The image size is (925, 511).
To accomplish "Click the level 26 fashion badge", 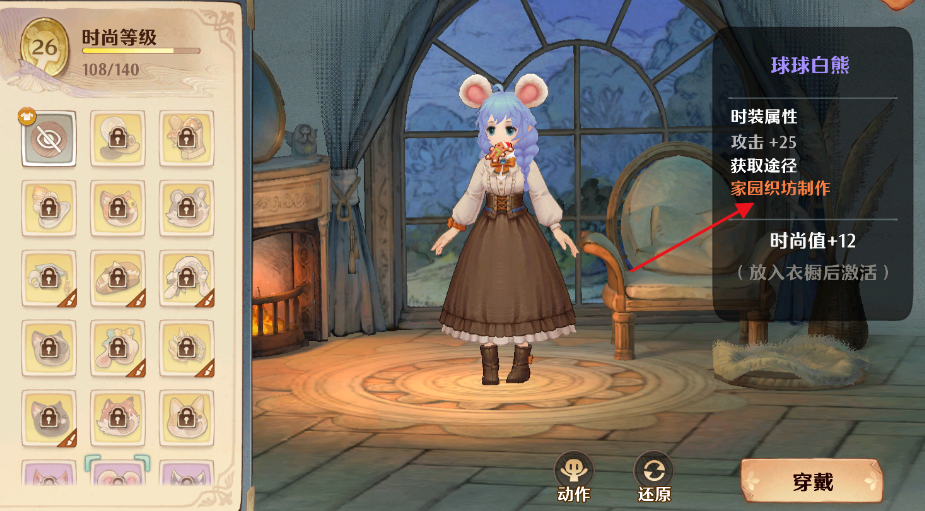I will (x=43, y=50).
